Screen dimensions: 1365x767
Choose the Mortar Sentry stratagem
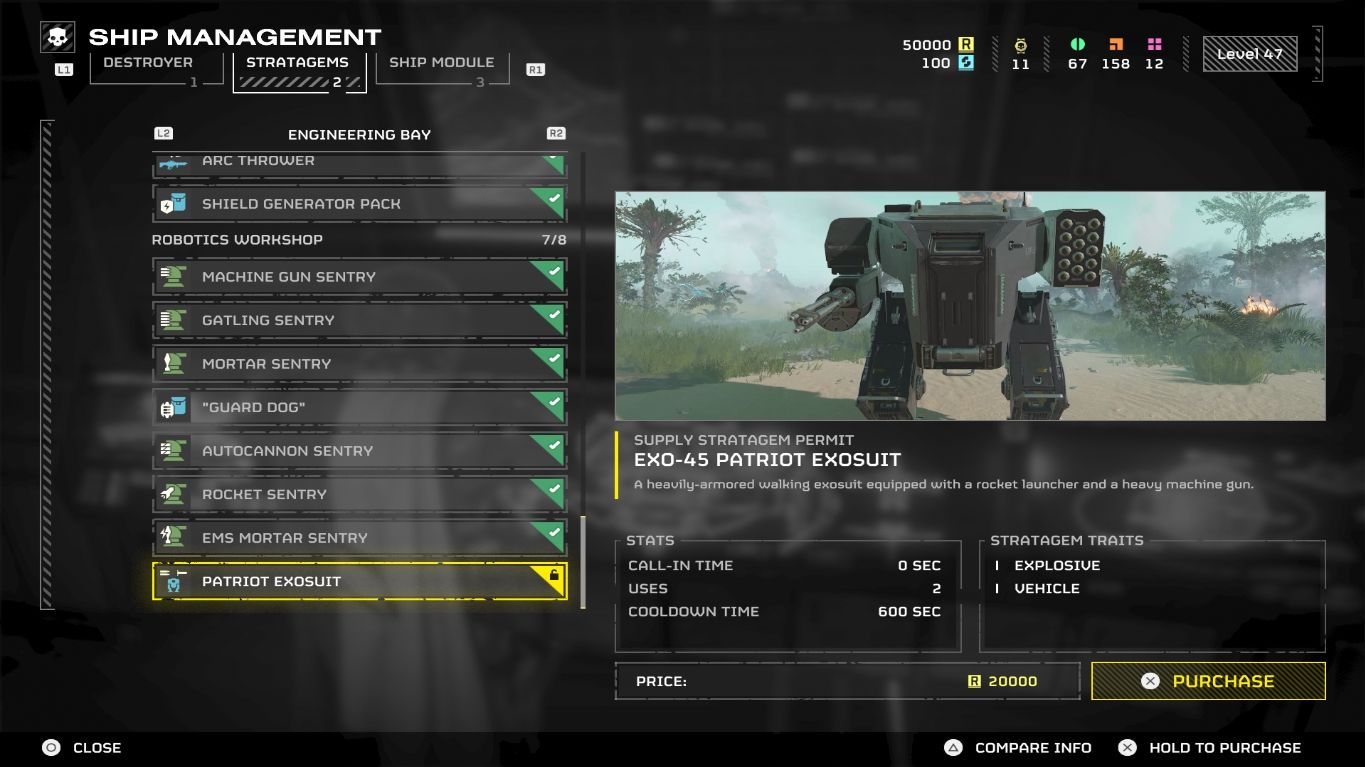359,364
